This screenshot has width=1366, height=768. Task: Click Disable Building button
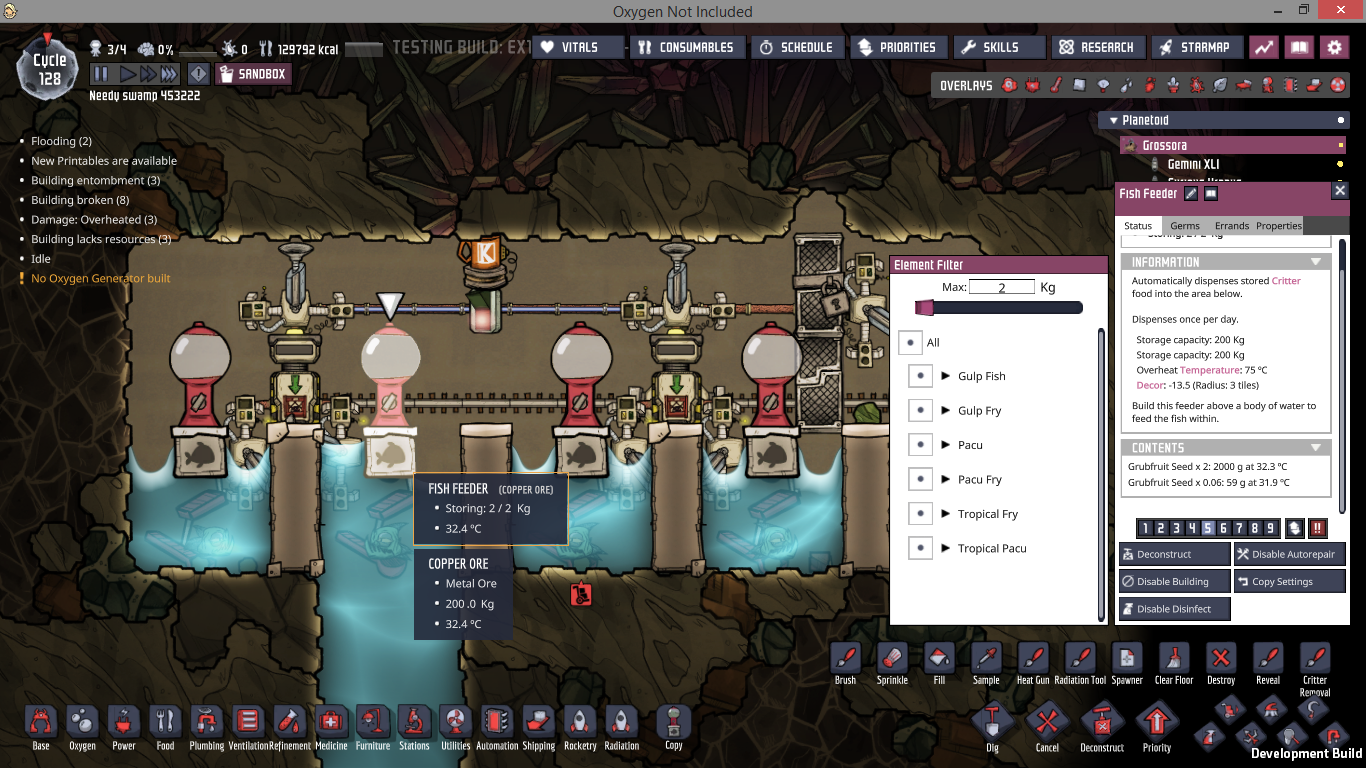coord(1174,581)
